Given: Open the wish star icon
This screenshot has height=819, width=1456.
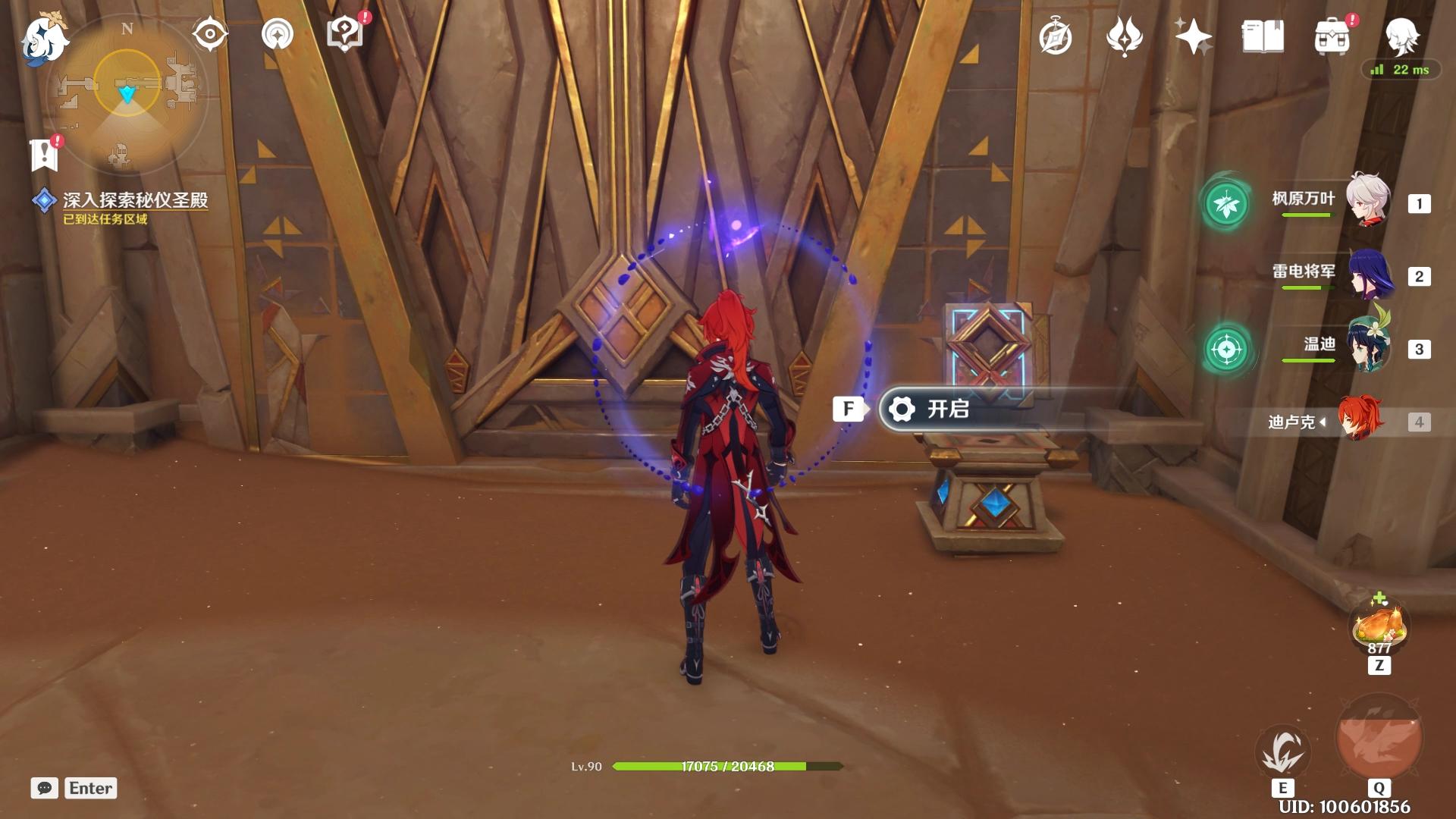Looking at the screenshot, I should pos(1192,37).
